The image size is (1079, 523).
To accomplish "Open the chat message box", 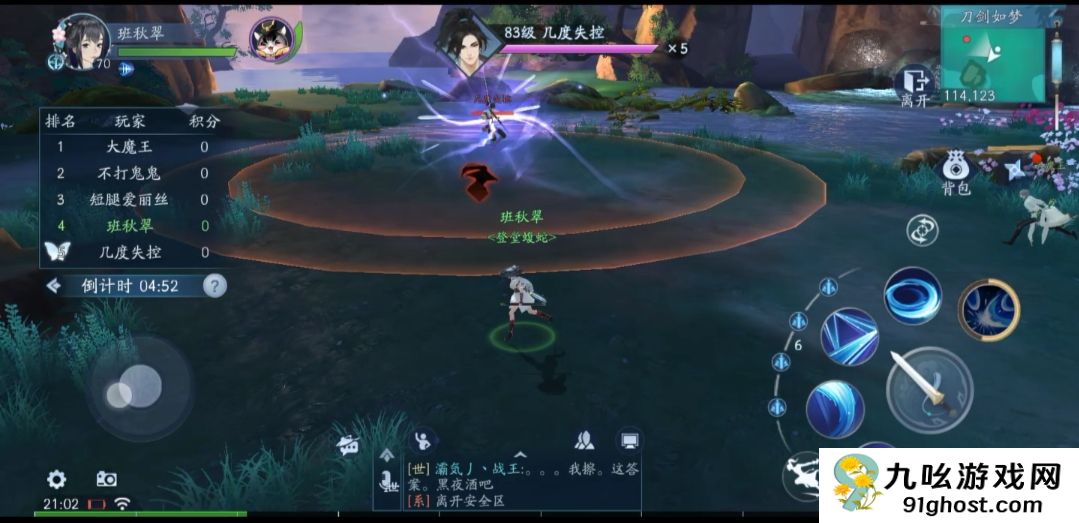I will [520, 482].
